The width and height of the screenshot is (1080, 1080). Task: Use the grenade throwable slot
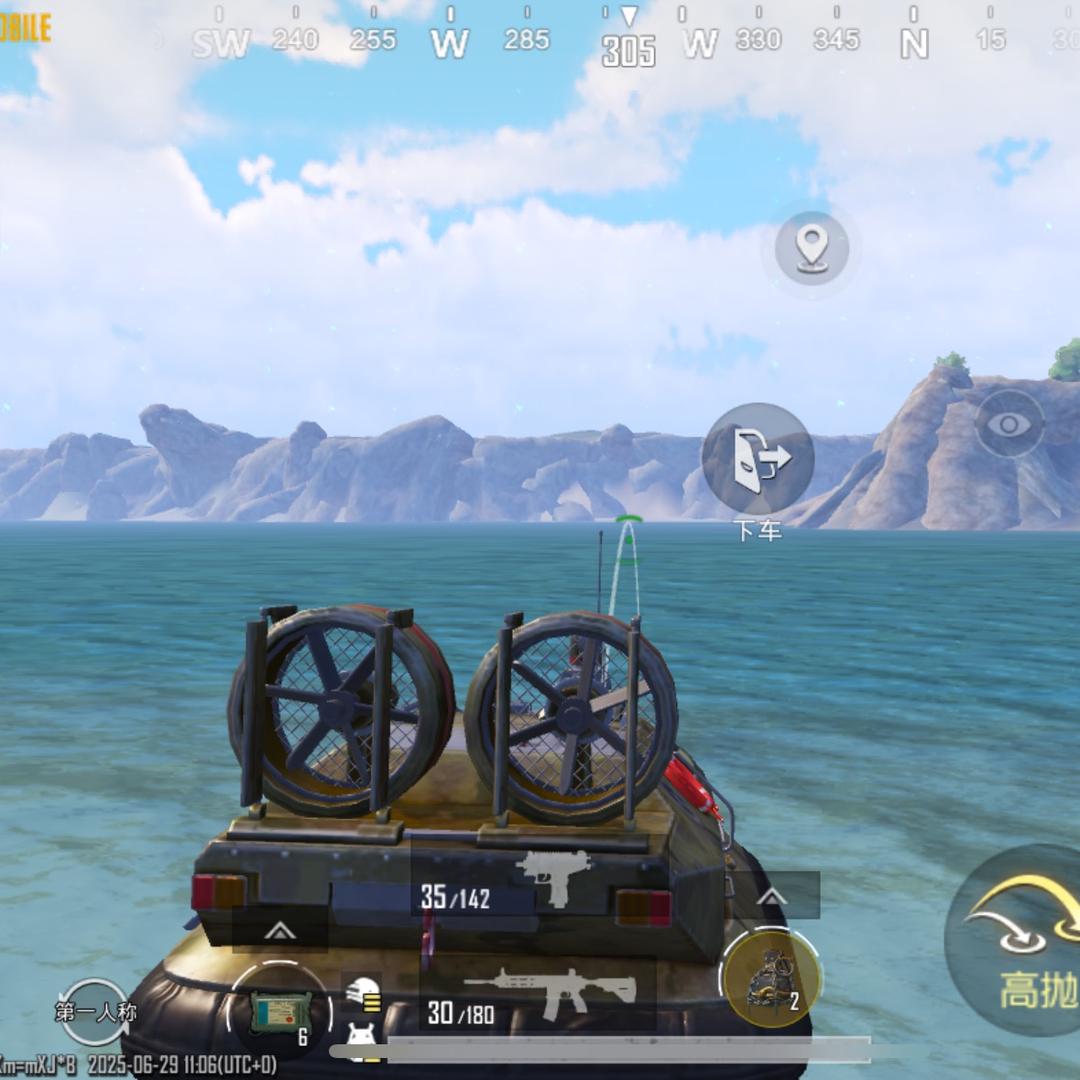tap(771, 977)
